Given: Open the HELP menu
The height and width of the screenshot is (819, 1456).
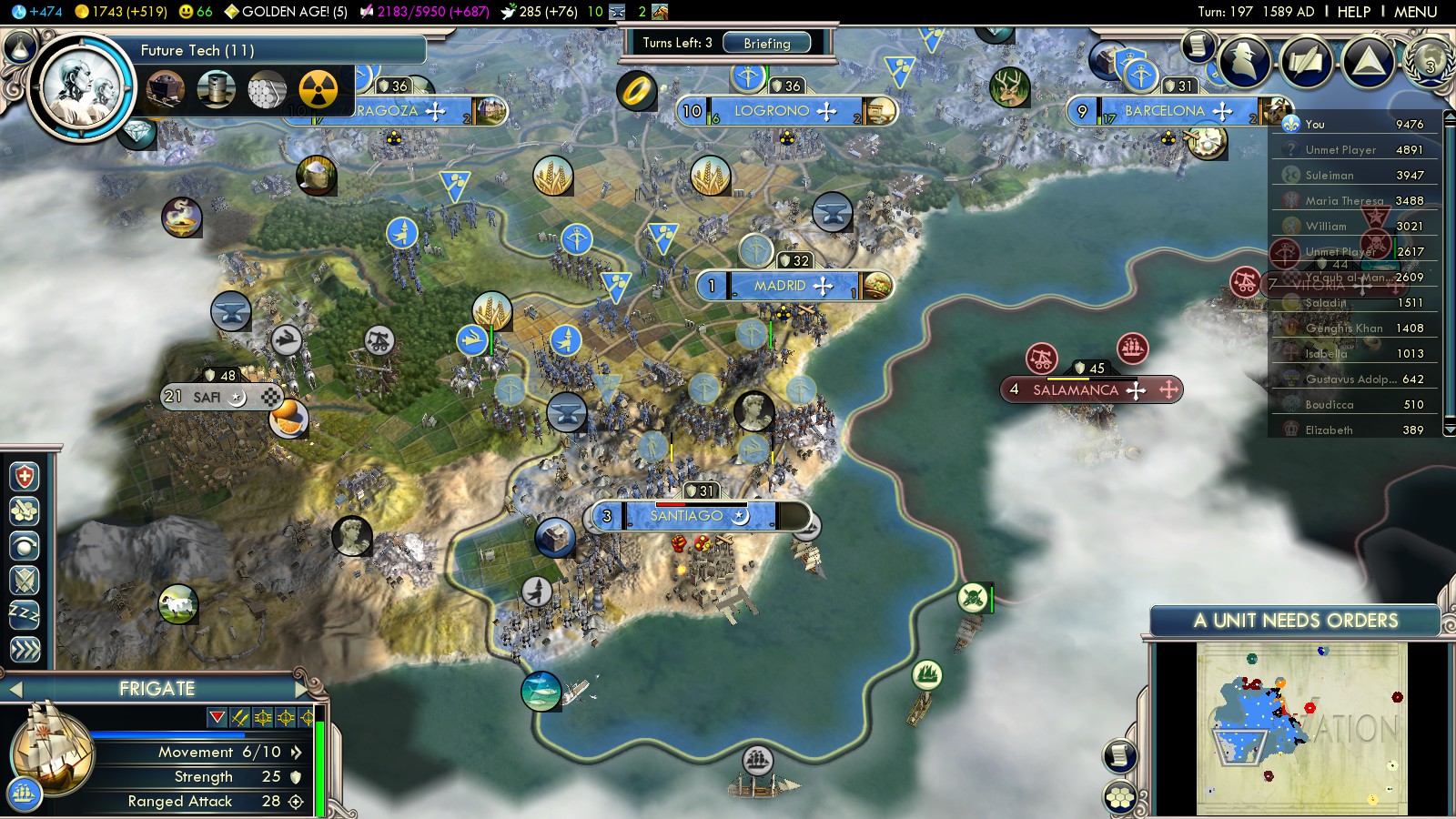Looking at the screenshot, I should tap(1353, 12).
